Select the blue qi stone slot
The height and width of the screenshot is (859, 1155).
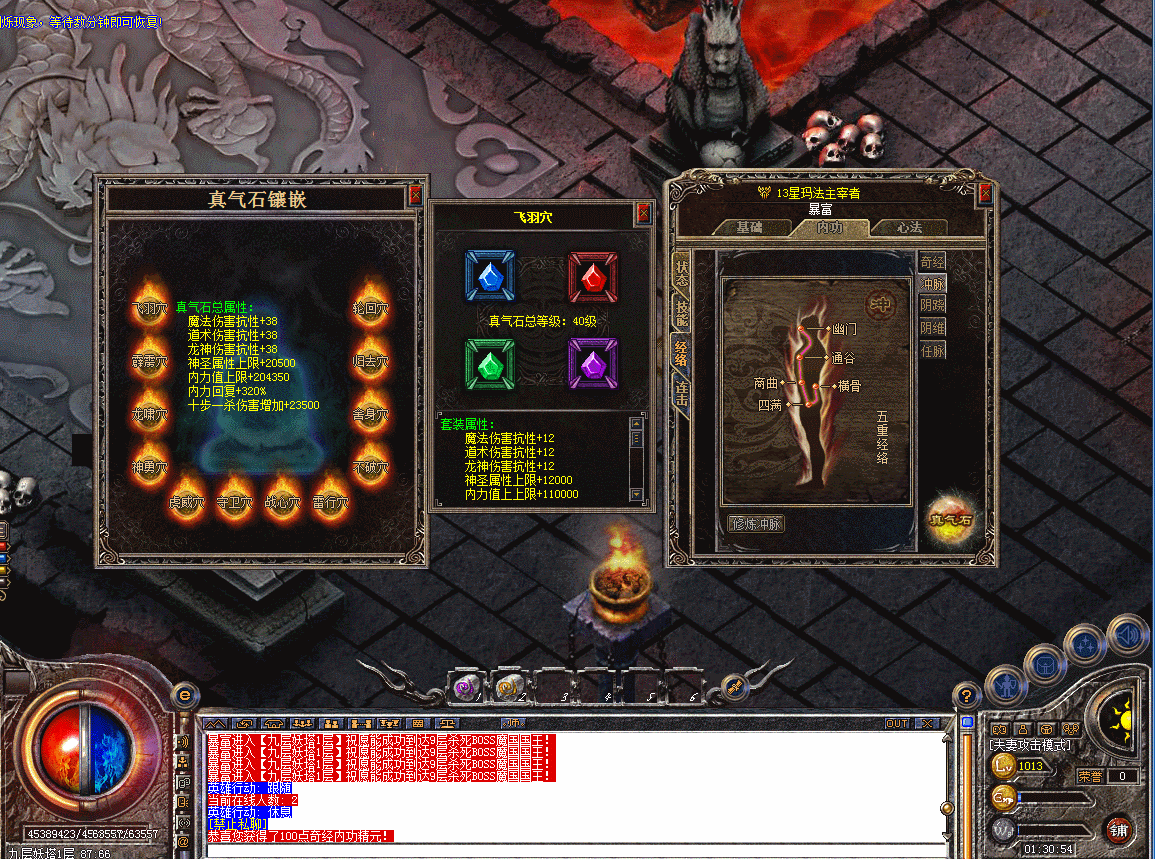pos(490,275)
